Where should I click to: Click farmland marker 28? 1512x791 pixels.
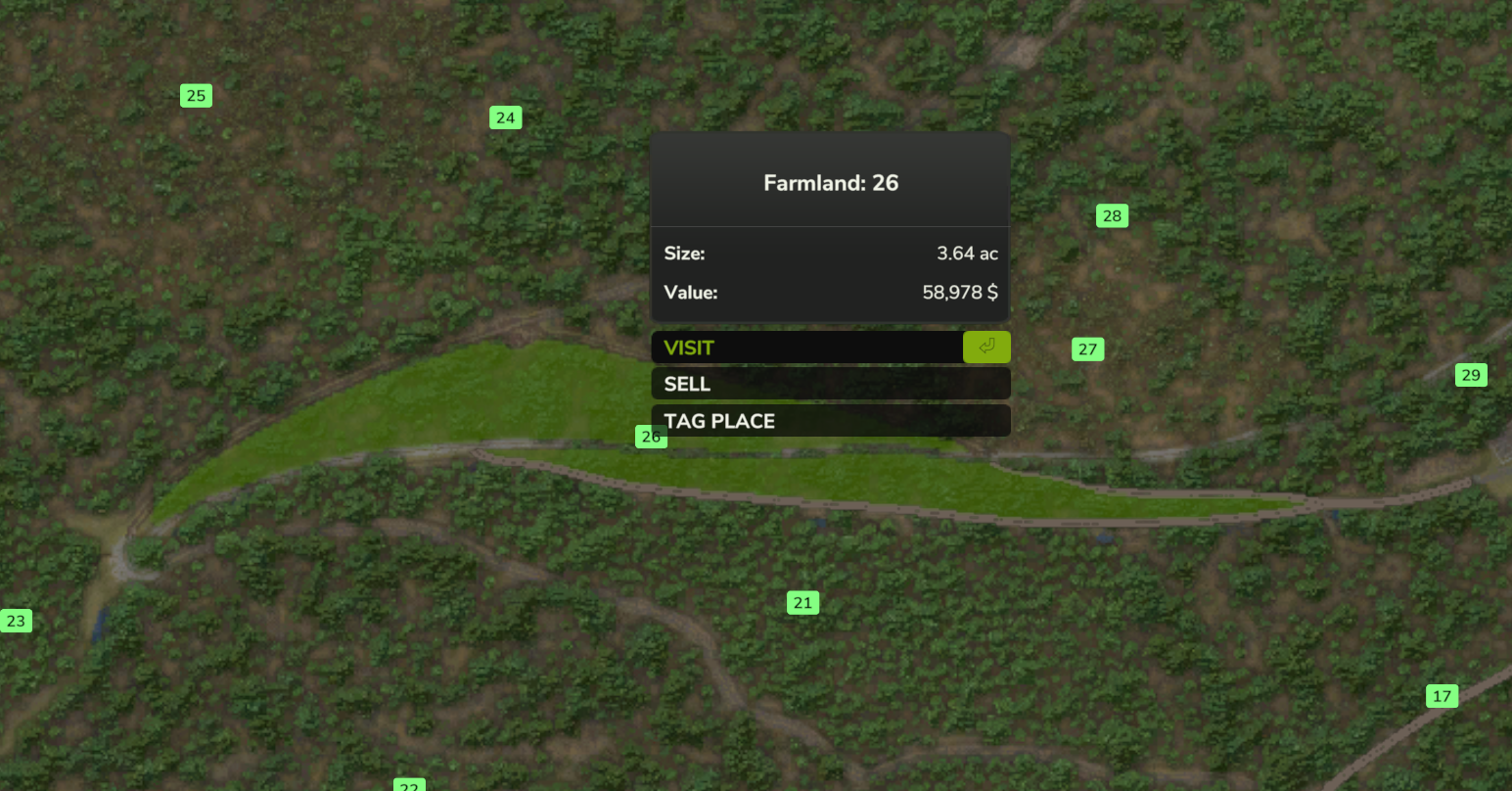[1112, 215]
